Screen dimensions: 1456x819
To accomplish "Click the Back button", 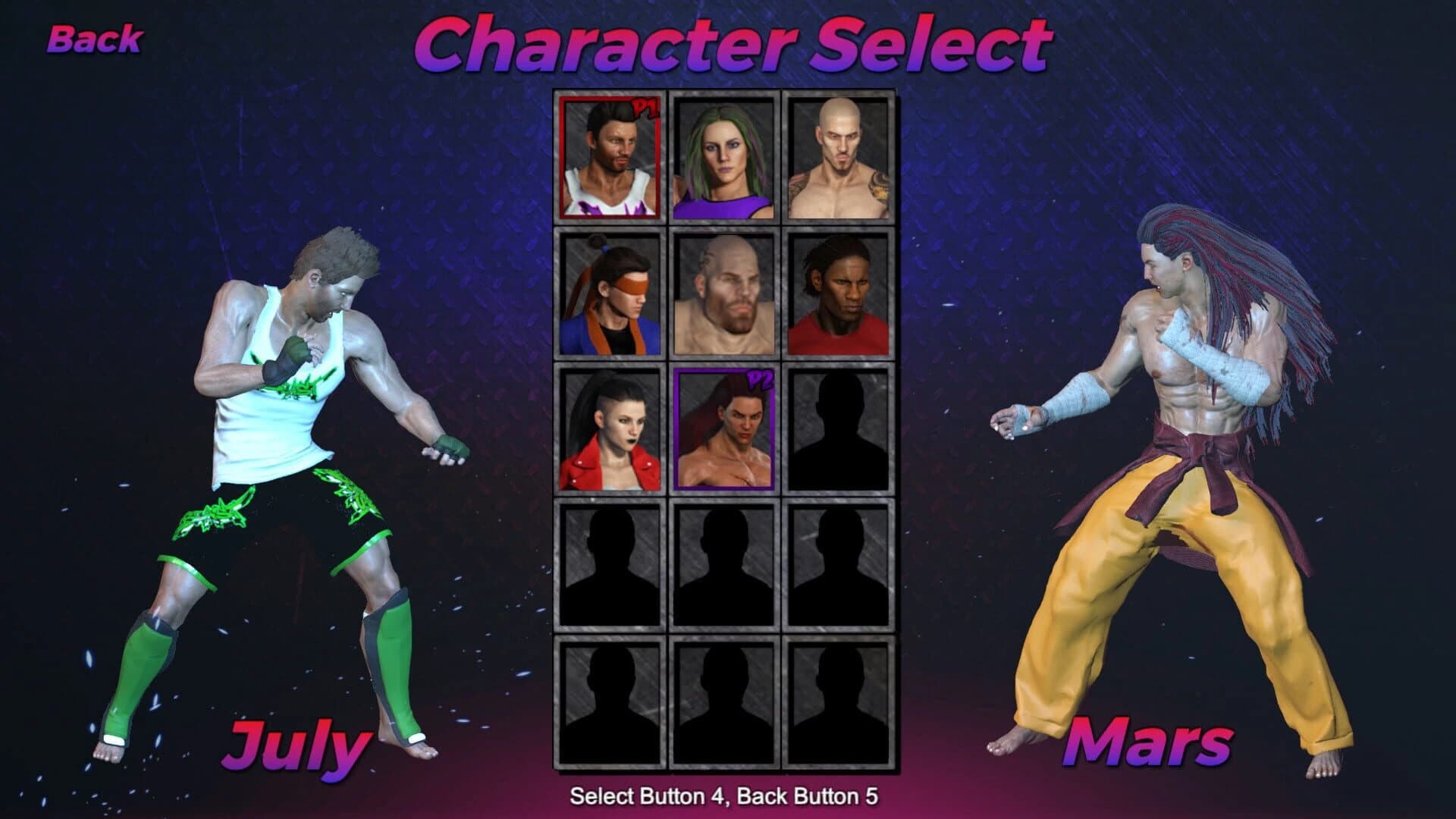I will pyautogui.click(x=95, y=38).
